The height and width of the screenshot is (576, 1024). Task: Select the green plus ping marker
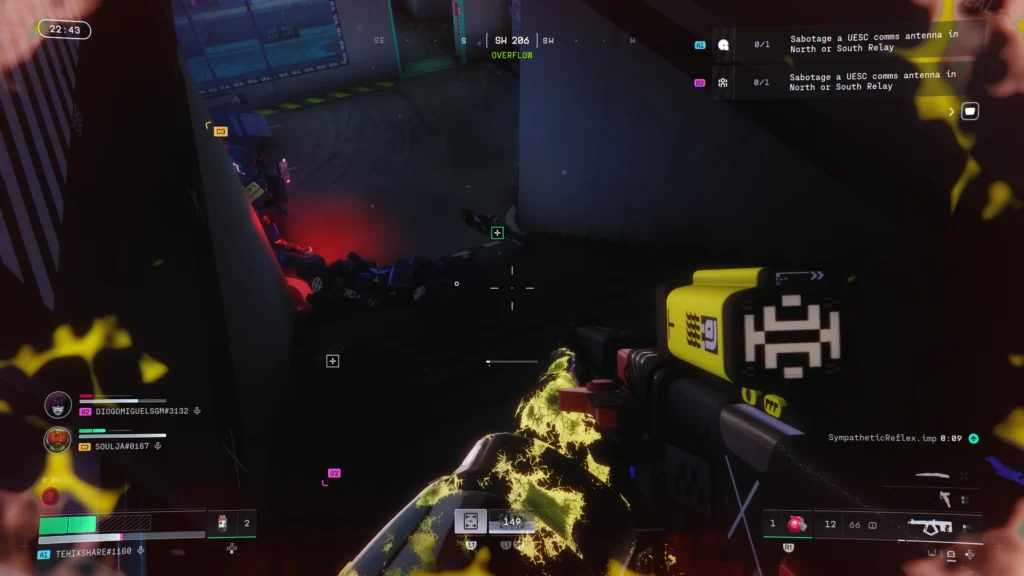pos(497,233)
